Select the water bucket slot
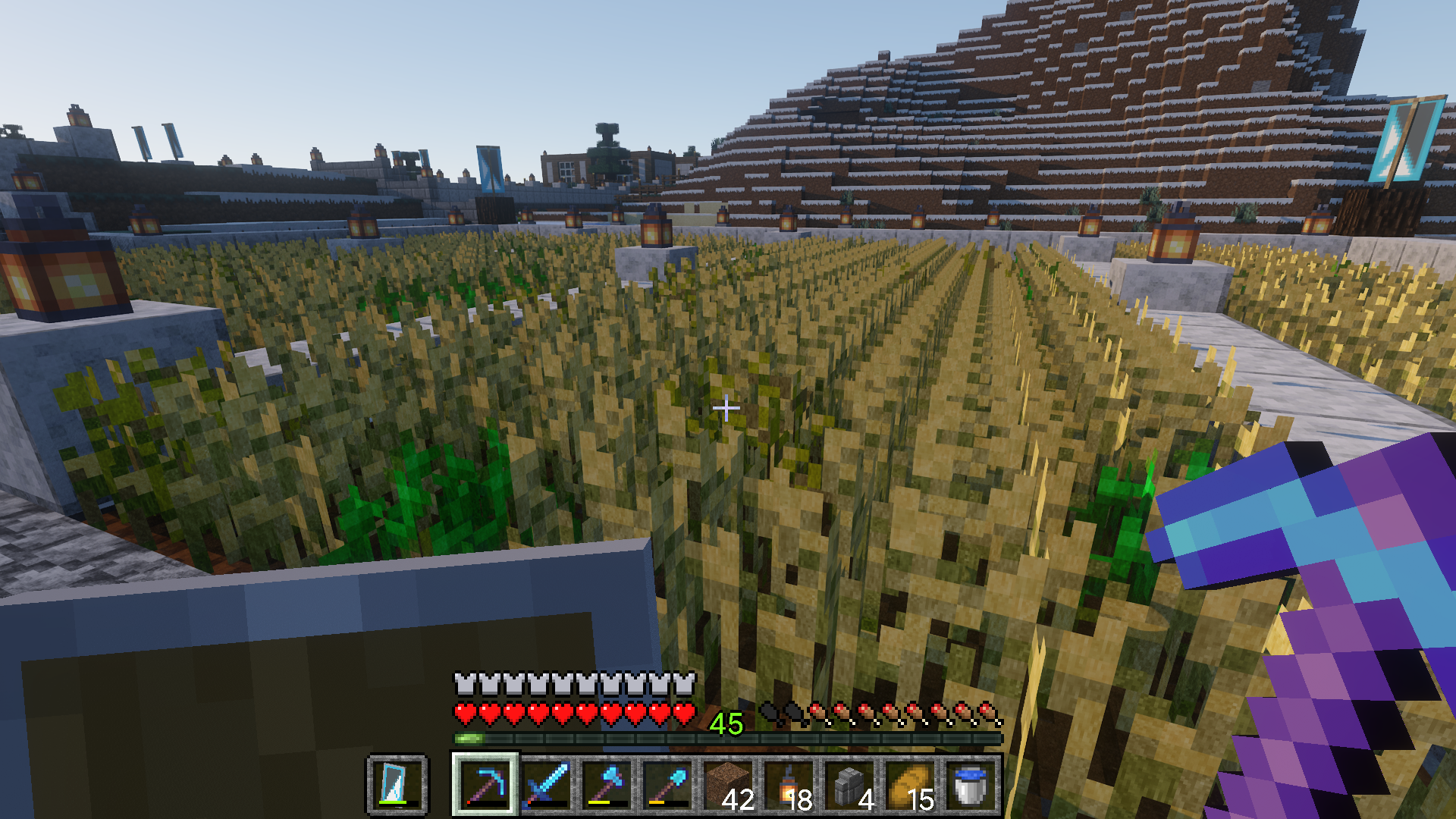This screenshot has height=819, width=1456. (971, 784)
